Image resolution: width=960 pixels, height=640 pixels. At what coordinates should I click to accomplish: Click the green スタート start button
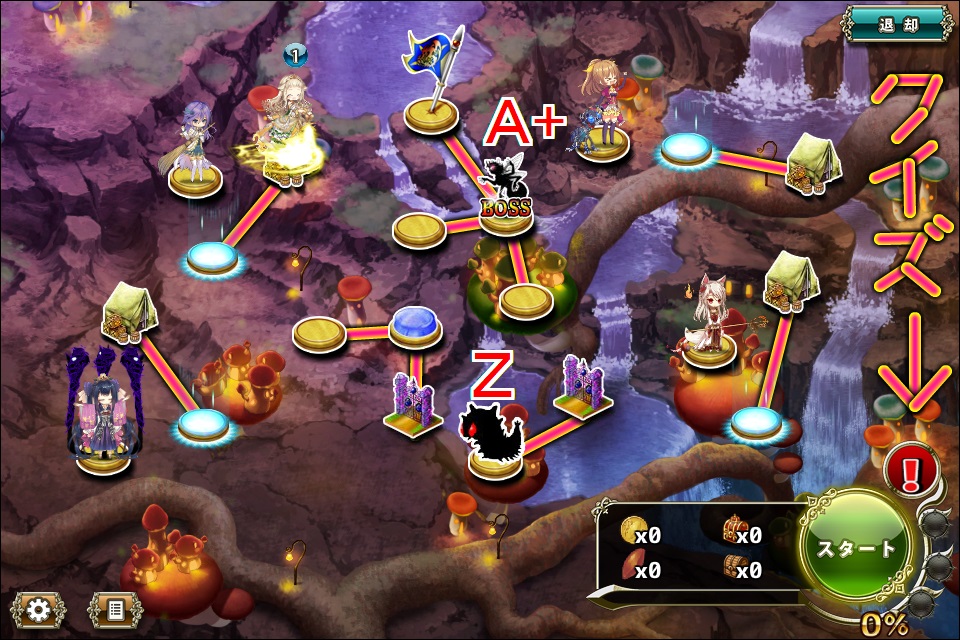click(858, 548)
